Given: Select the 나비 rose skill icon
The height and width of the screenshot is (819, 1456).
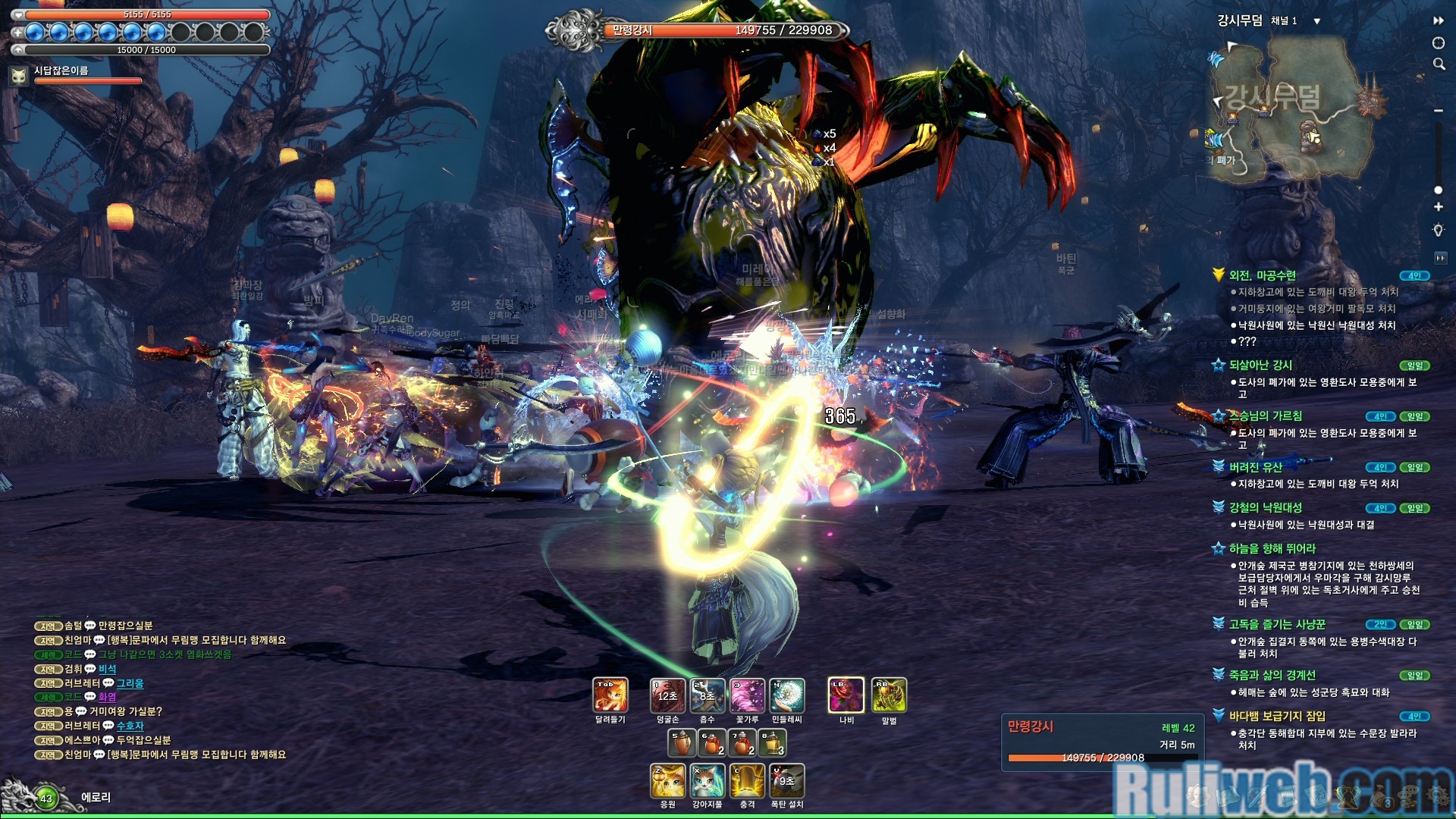Looking at the screenshot, I should pos(846,695).
